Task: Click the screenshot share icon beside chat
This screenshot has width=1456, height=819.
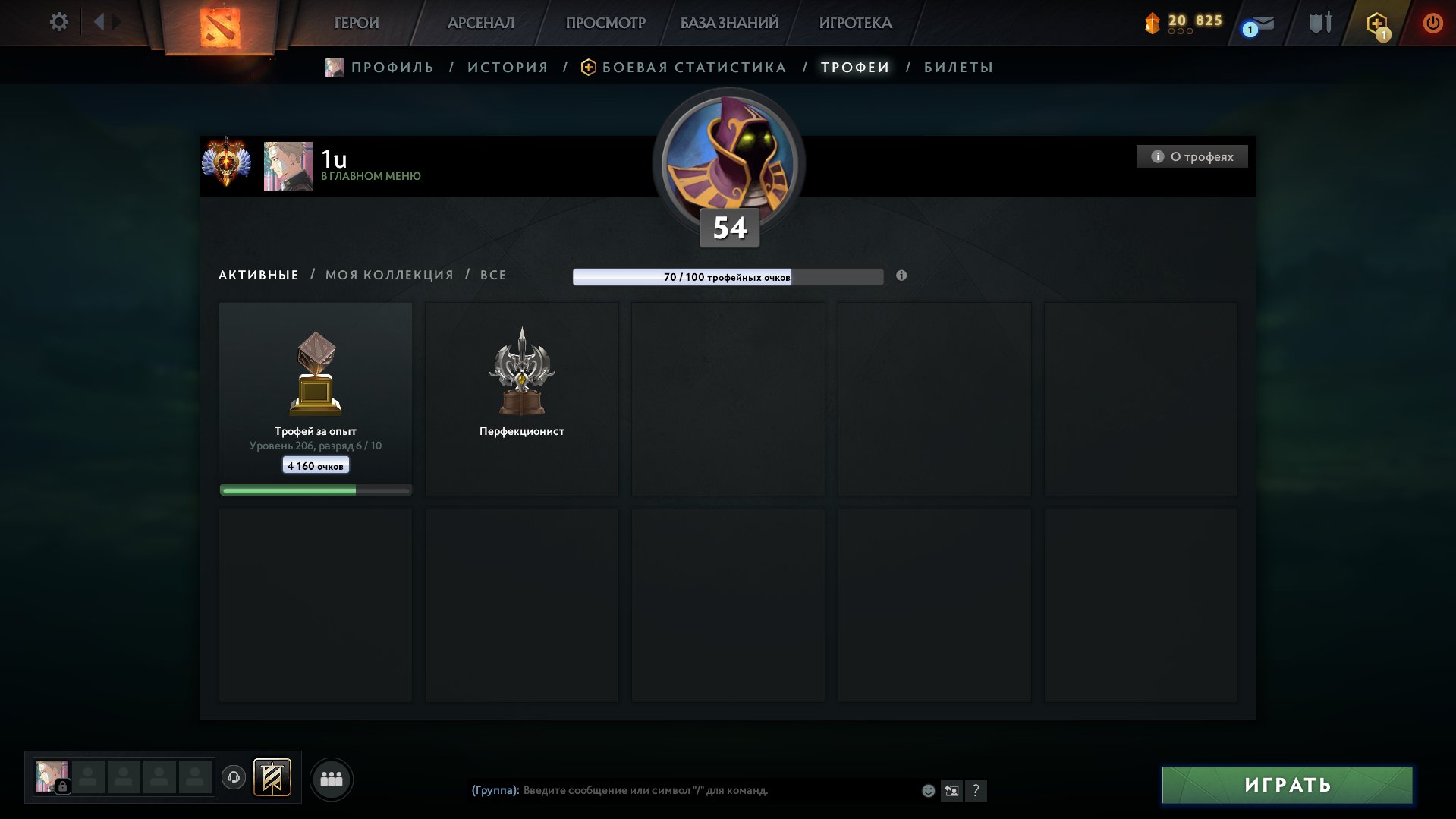Action: [951, 791]
